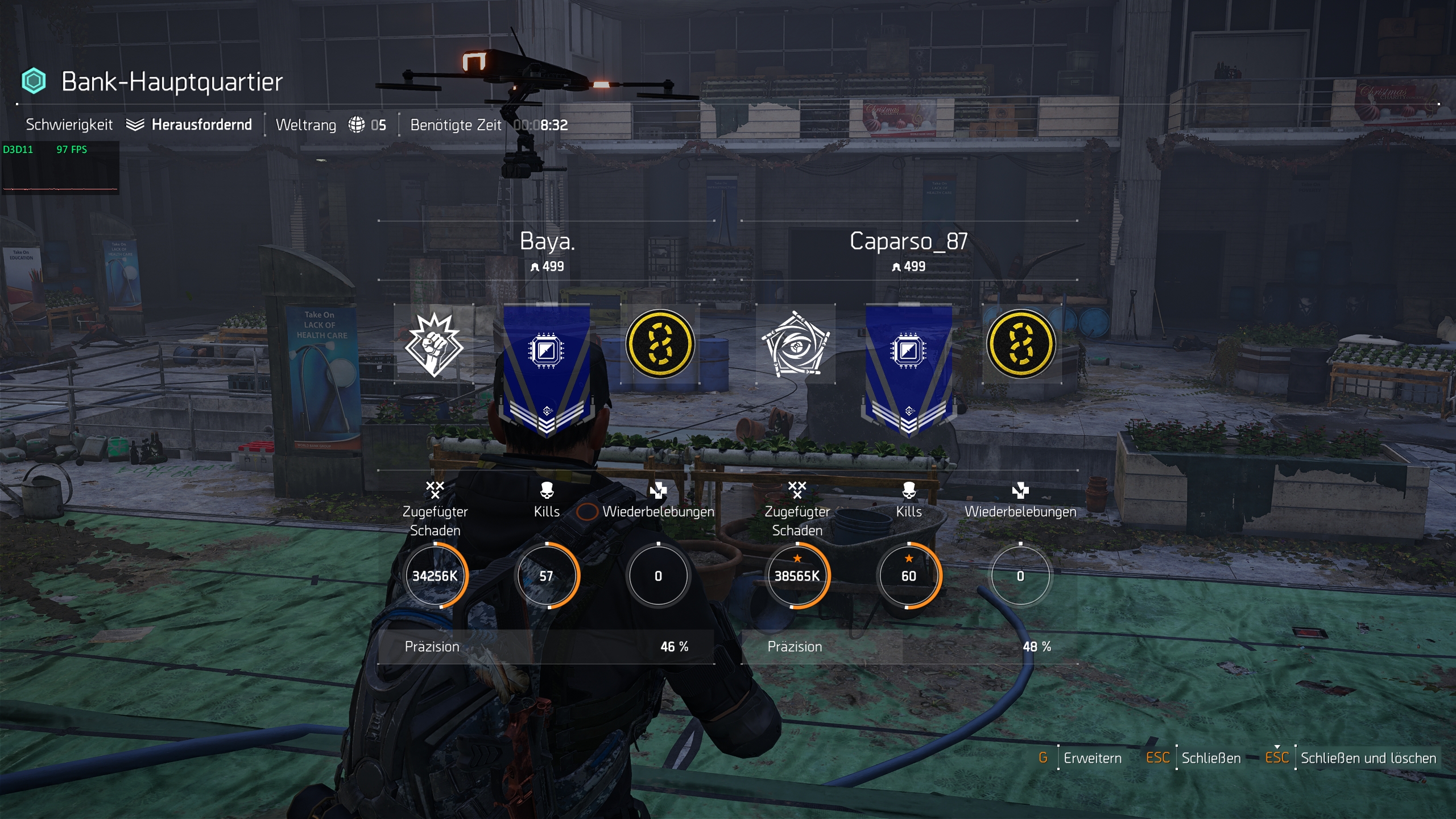Click Schließen to close the summary

click(x=1212, y=758)
